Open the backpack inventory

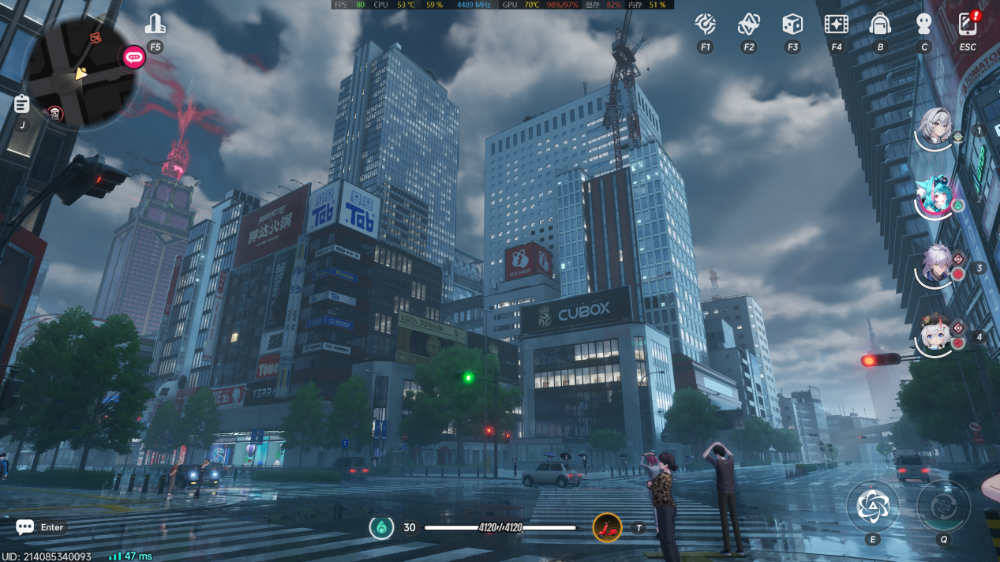pyautogui.click(x=880, y=24)
